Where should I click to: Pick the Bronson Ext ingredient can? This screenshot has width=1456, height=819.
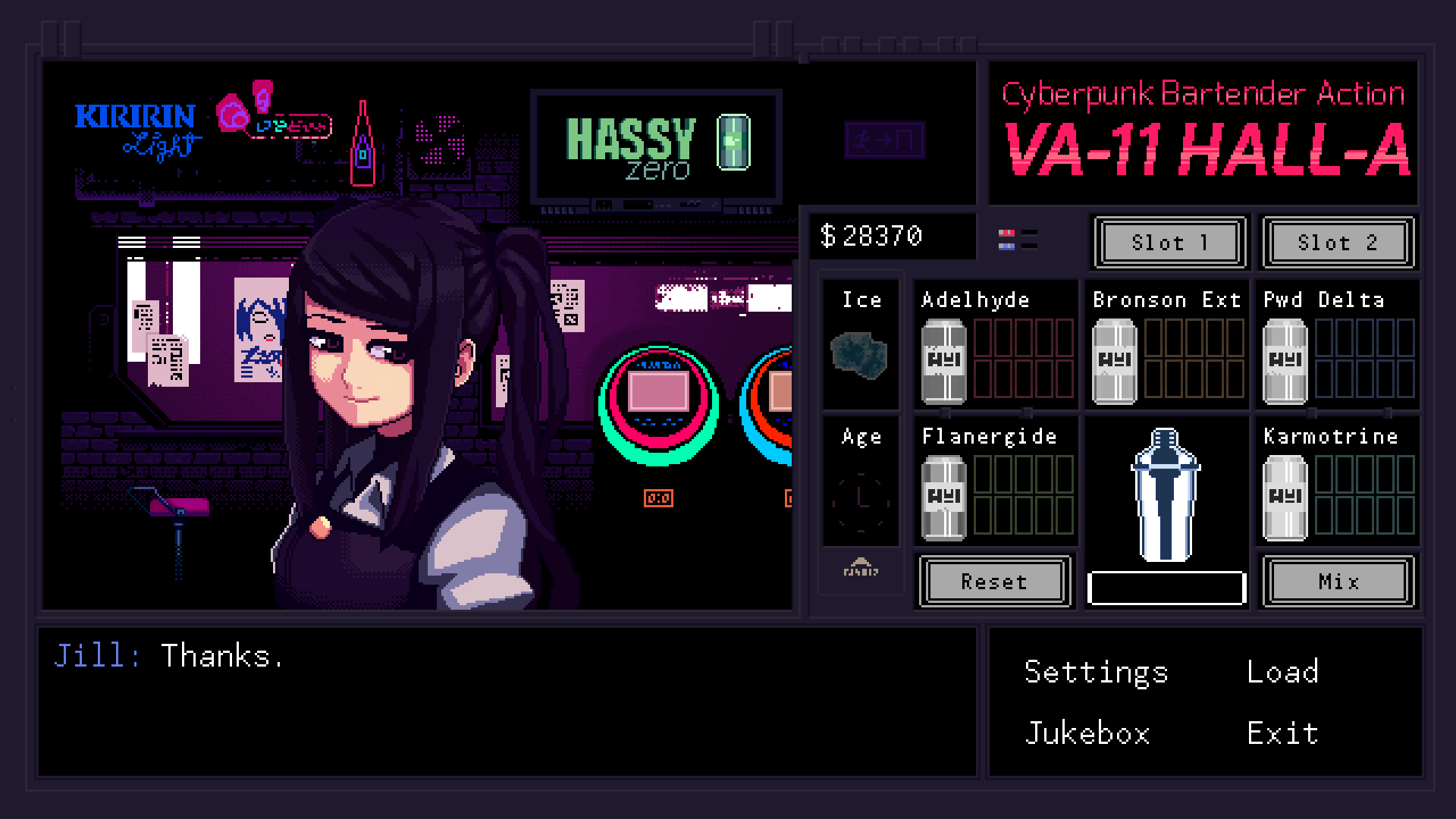(1114, 361)
